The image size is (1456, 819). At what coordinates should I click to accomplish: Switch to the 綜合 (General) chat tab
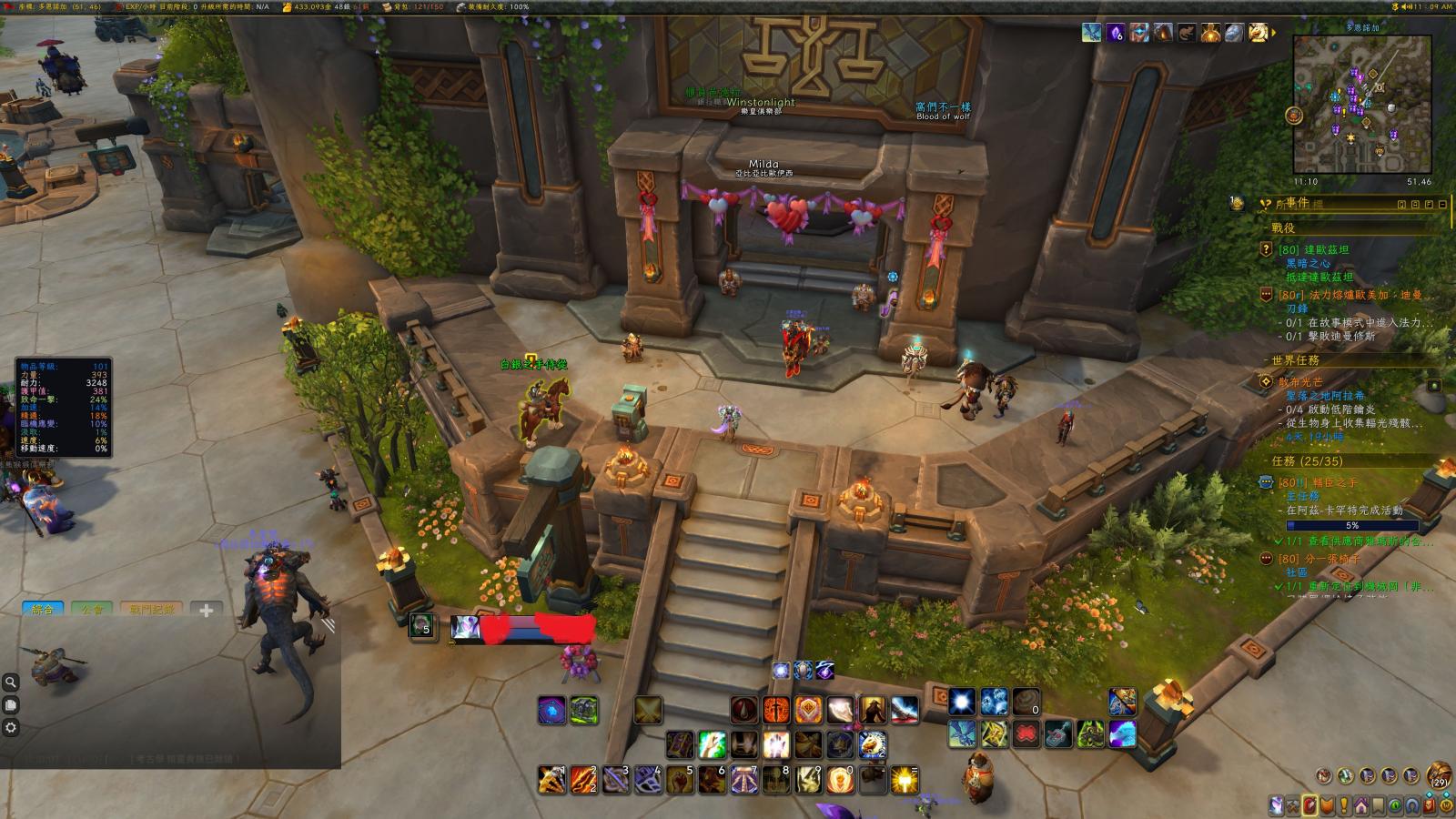(x=43, y=610)
